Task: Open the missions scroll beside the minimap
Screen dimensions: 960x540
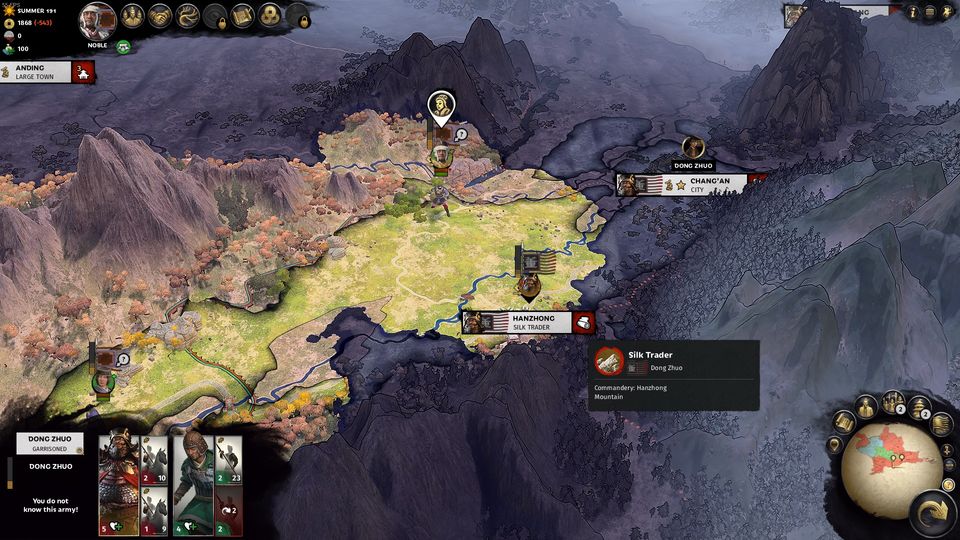Action: [x=844, y=421]
